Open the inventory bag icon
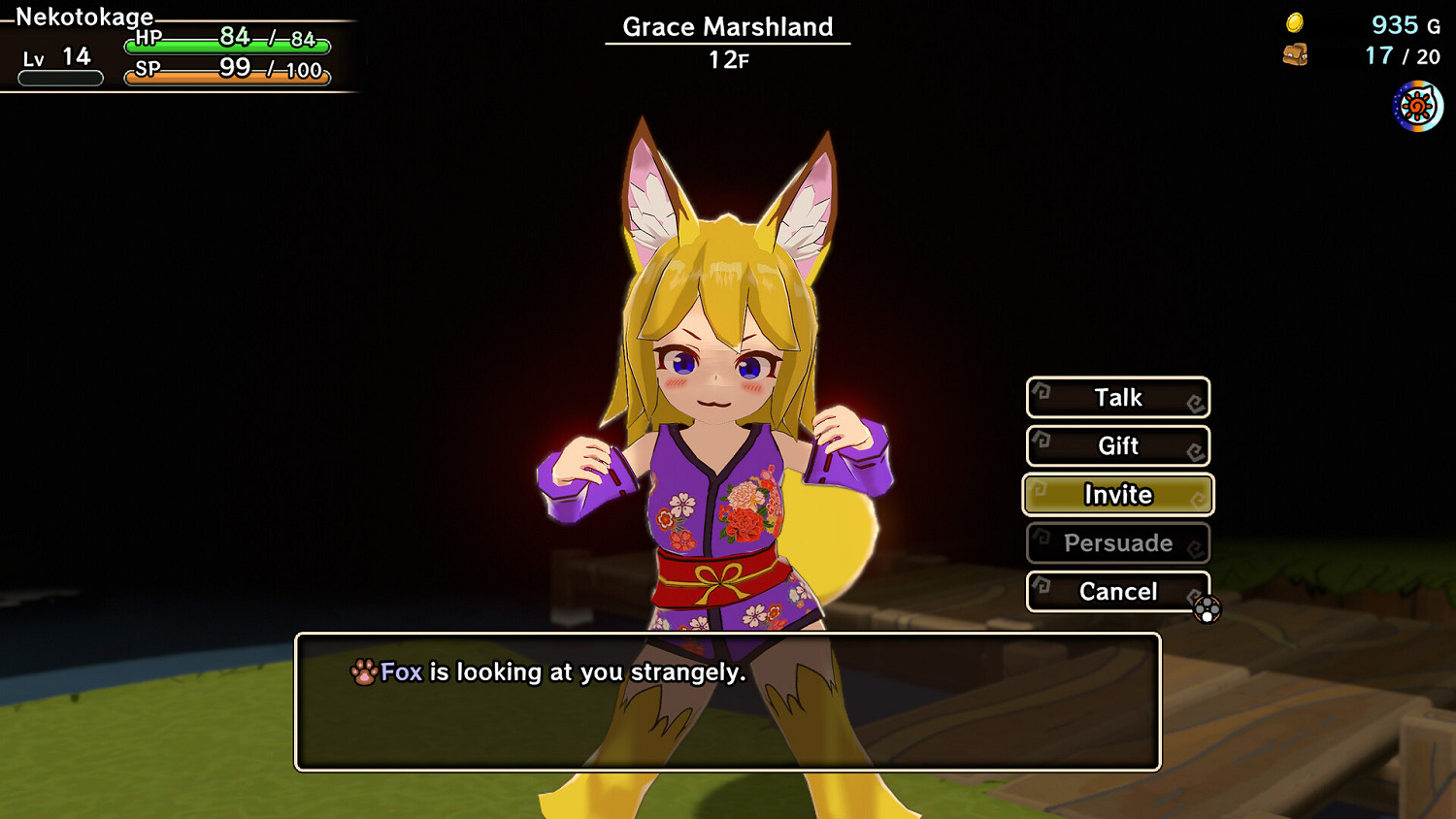The height and width of the screenshot is (819, 1456). click(1298, 55)
